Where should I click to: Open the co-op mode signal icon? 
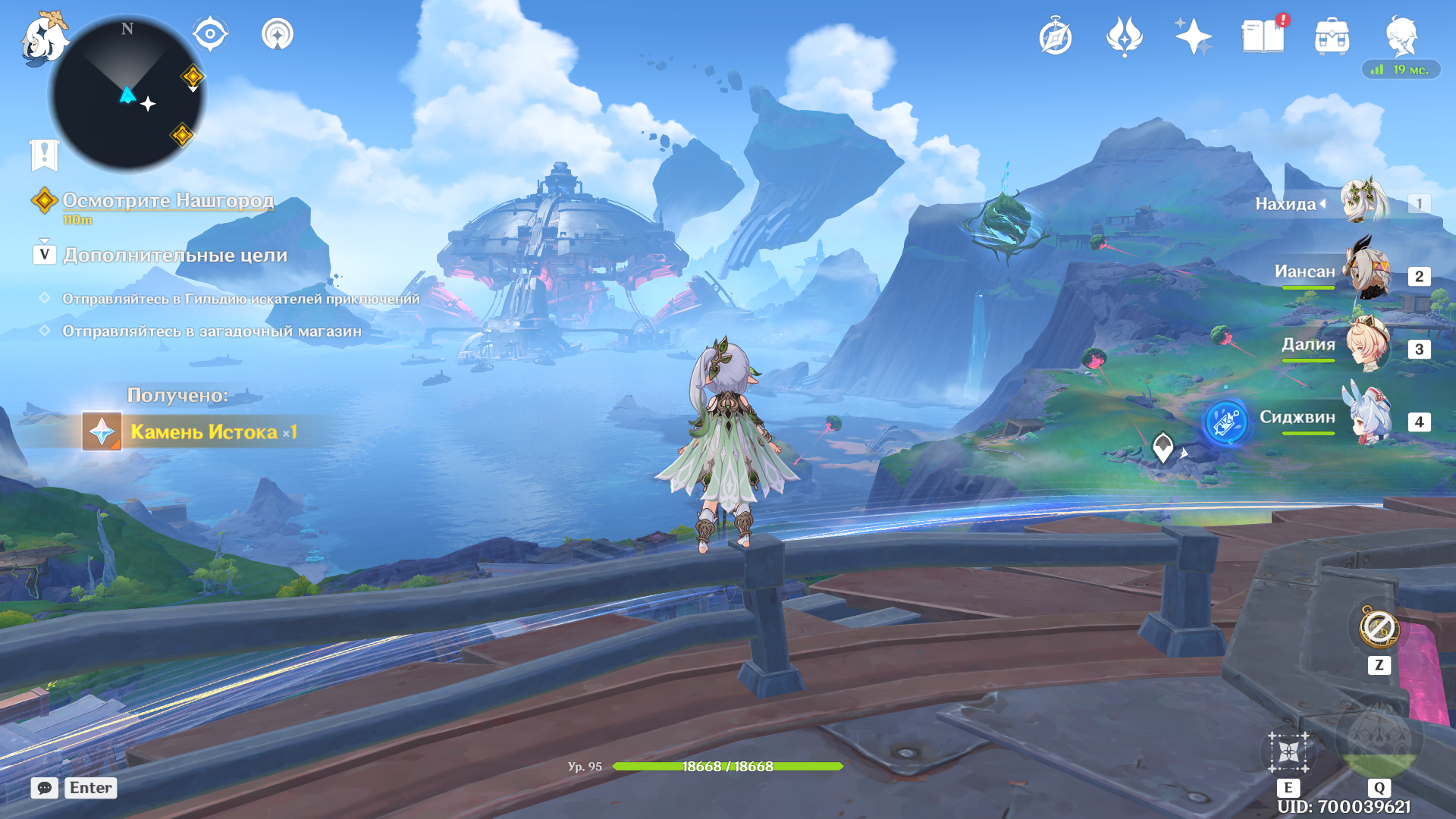click(x=278, y=34)
